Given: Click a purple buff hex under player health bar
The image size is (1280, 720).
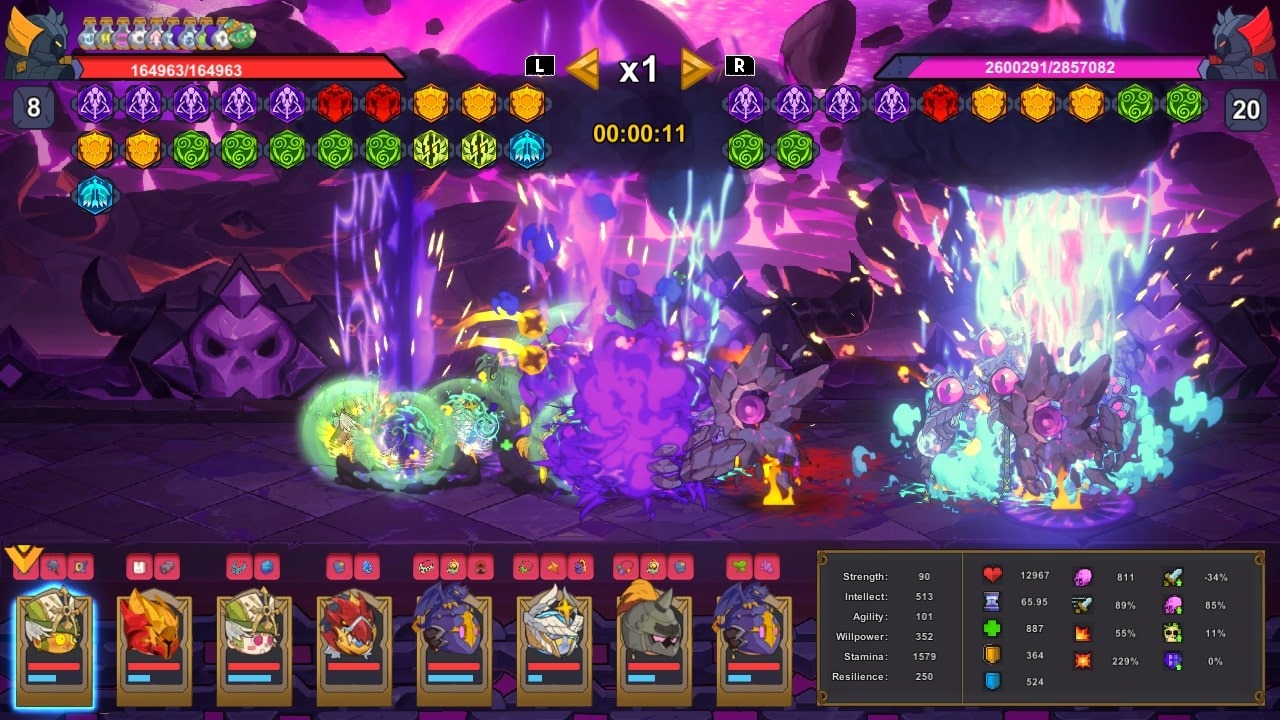Looking at the screenshot, I should tap(95, 105).
